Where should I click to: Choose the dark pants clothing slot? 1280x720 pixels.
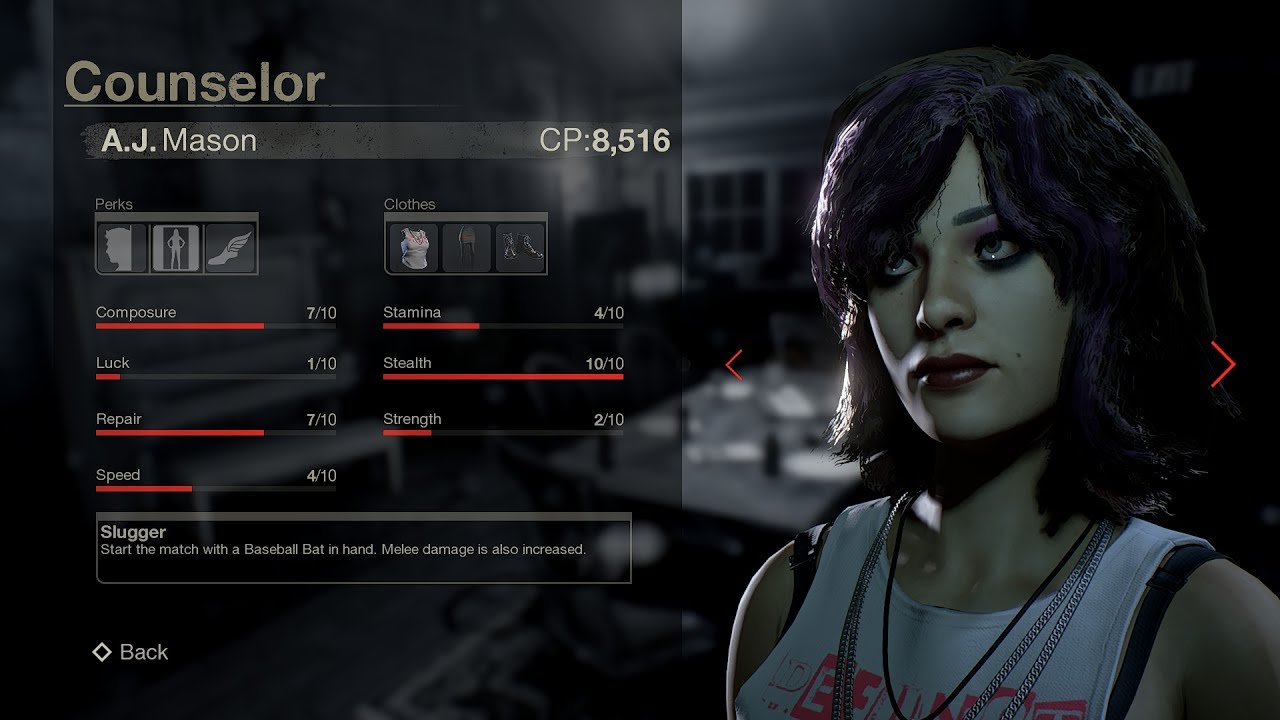point(466,247)
